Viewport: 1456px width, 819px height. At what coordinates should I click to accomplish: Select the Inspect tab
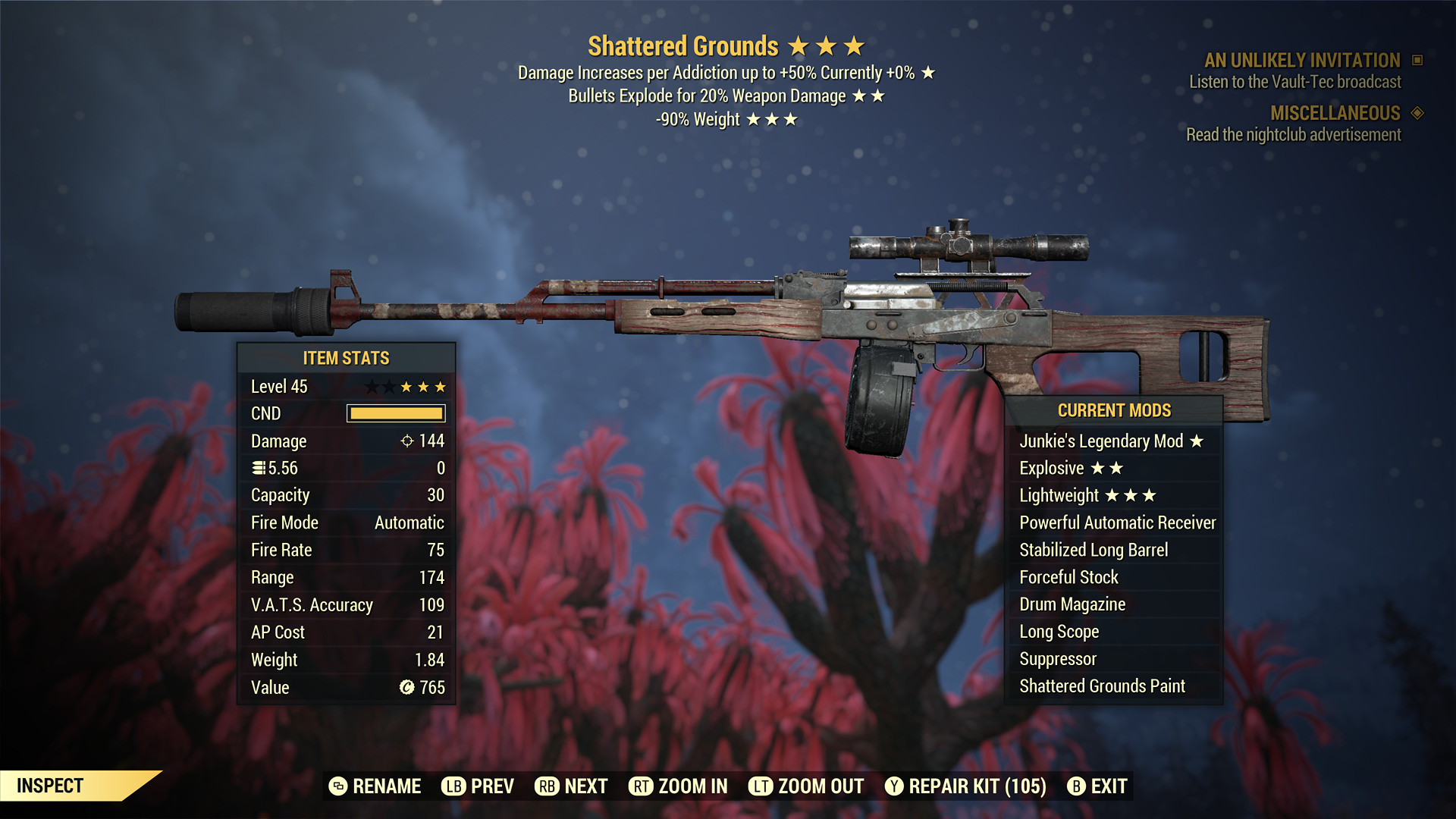[50, 786]
